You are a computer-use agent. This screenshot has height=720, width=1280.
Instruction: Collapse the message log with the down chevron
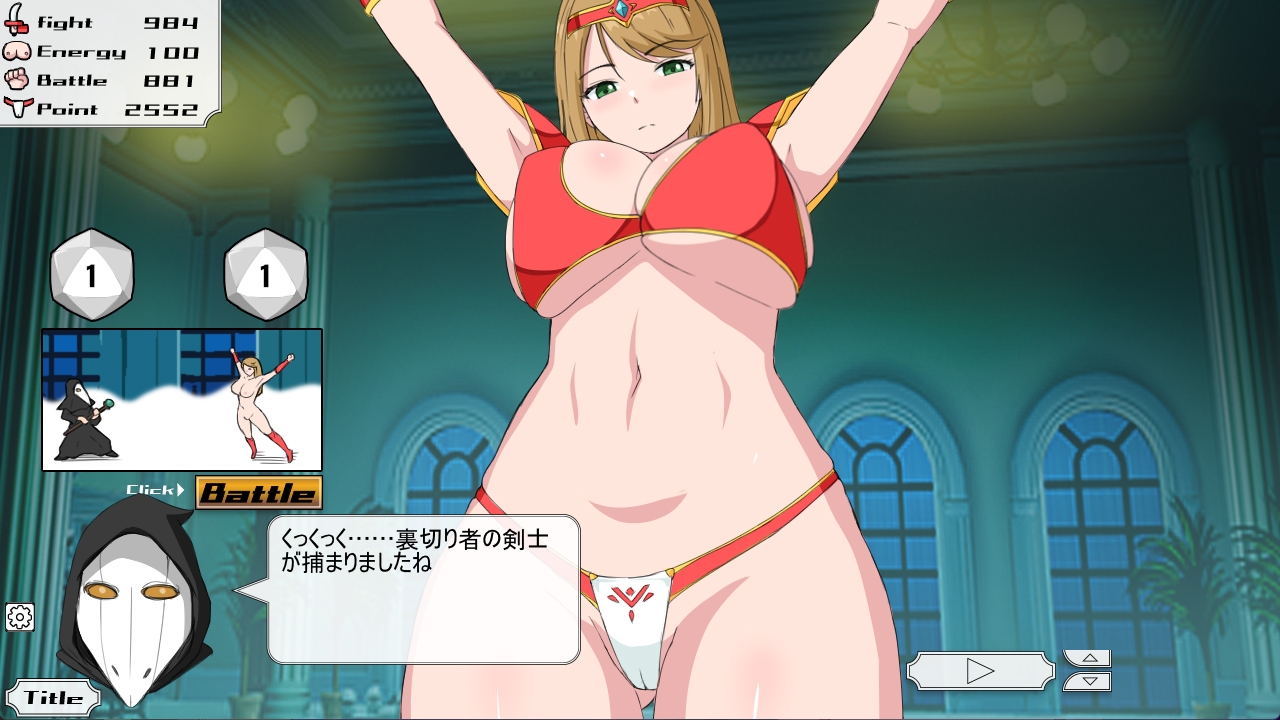[x=1086, y=682]
